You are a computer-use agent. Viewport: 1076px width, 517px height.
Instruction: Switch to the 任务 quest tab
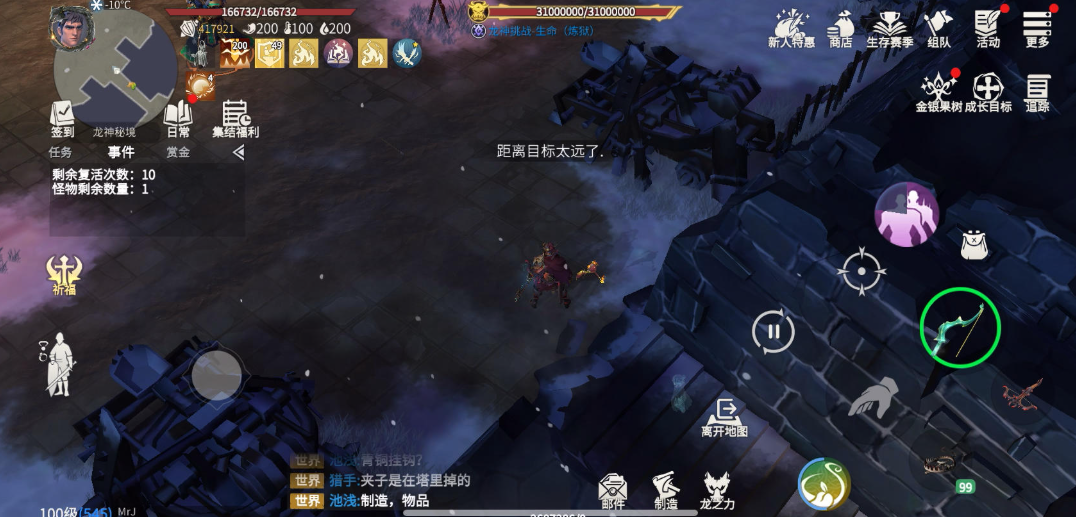click(x=60, y=153)
